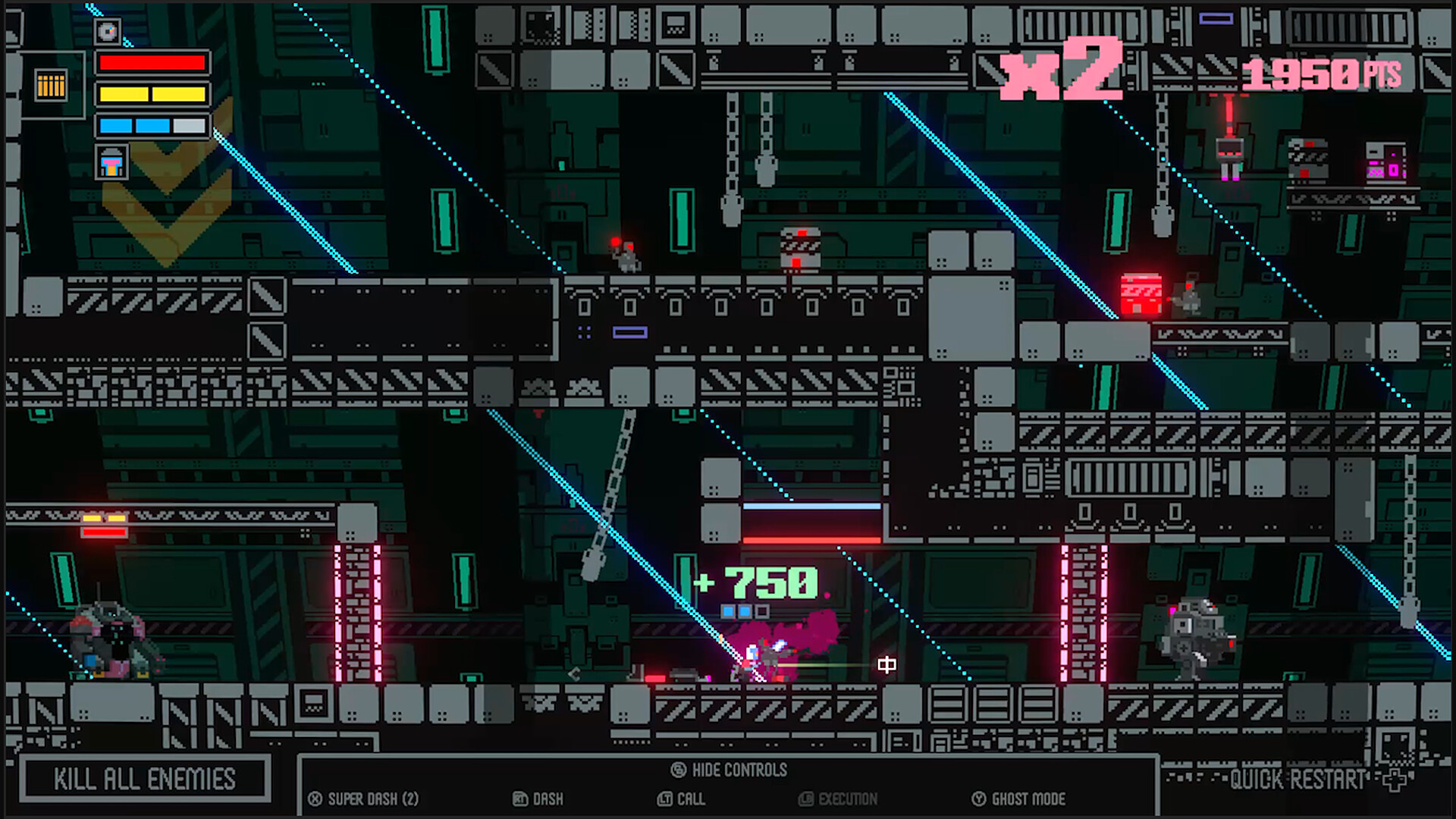
Task: Click the ammo magazine icon near the health bars
Action: coord(50,86)
